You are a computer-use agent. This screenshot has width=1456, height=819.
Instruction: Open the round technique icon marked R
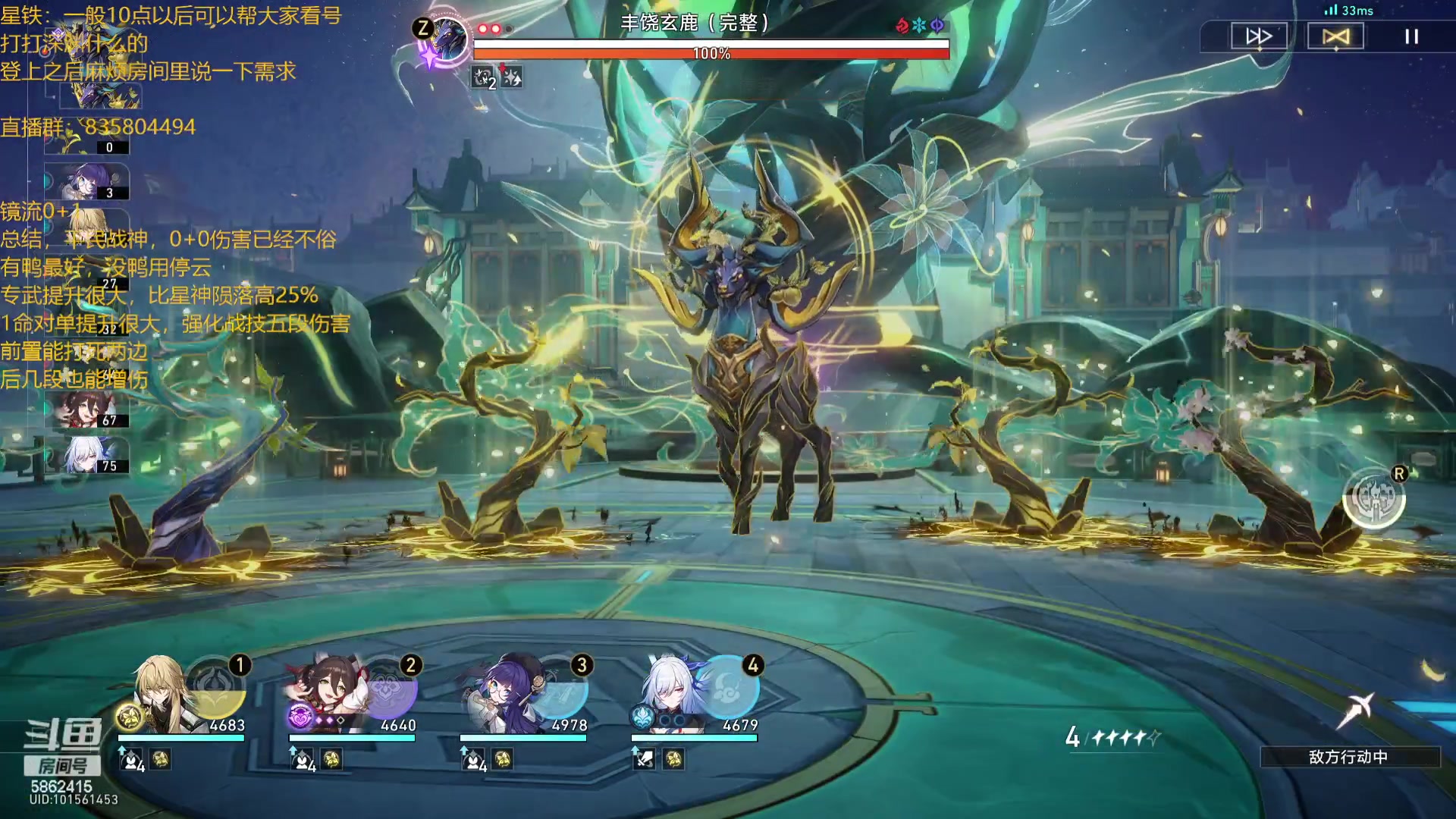[x=1373, y=498]
